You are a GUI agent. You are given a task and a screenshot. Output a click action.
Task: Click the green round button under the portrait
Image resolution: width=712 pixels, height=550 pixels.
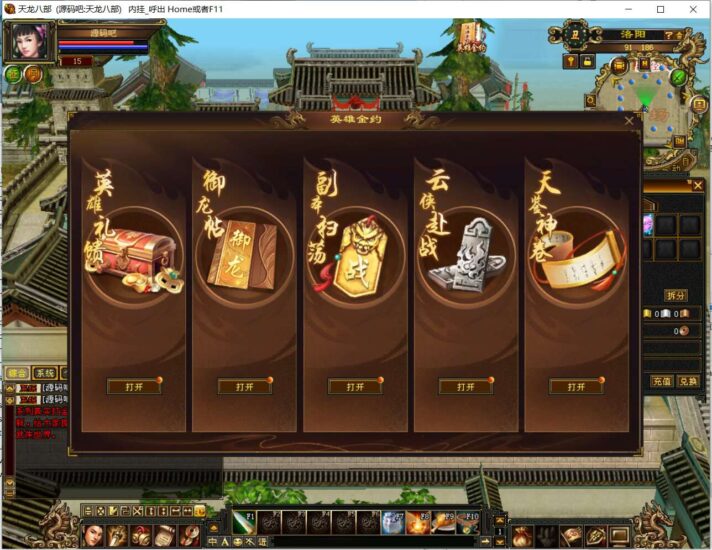13,74
